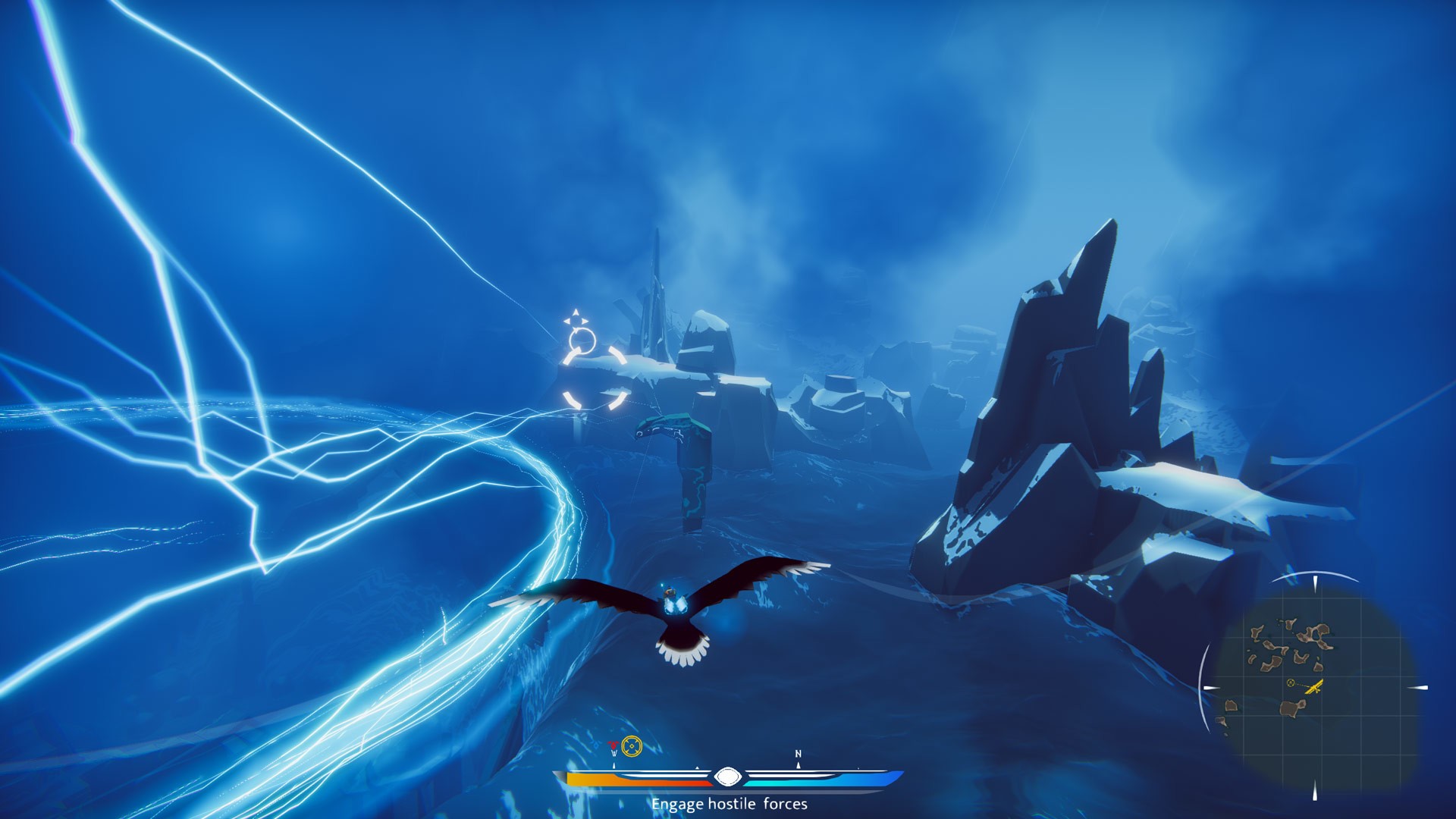Click the W heading marker on the compass strip

coord(615,752)
